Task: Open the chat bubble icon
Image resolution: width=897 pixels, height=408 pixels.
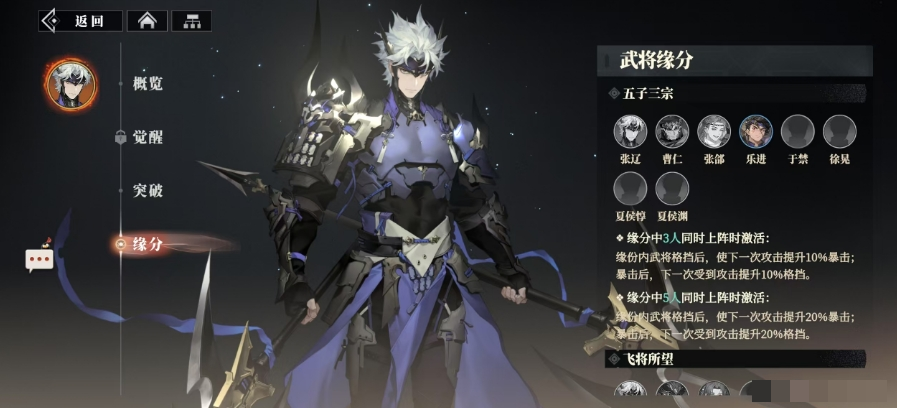Action: (39, 259)
